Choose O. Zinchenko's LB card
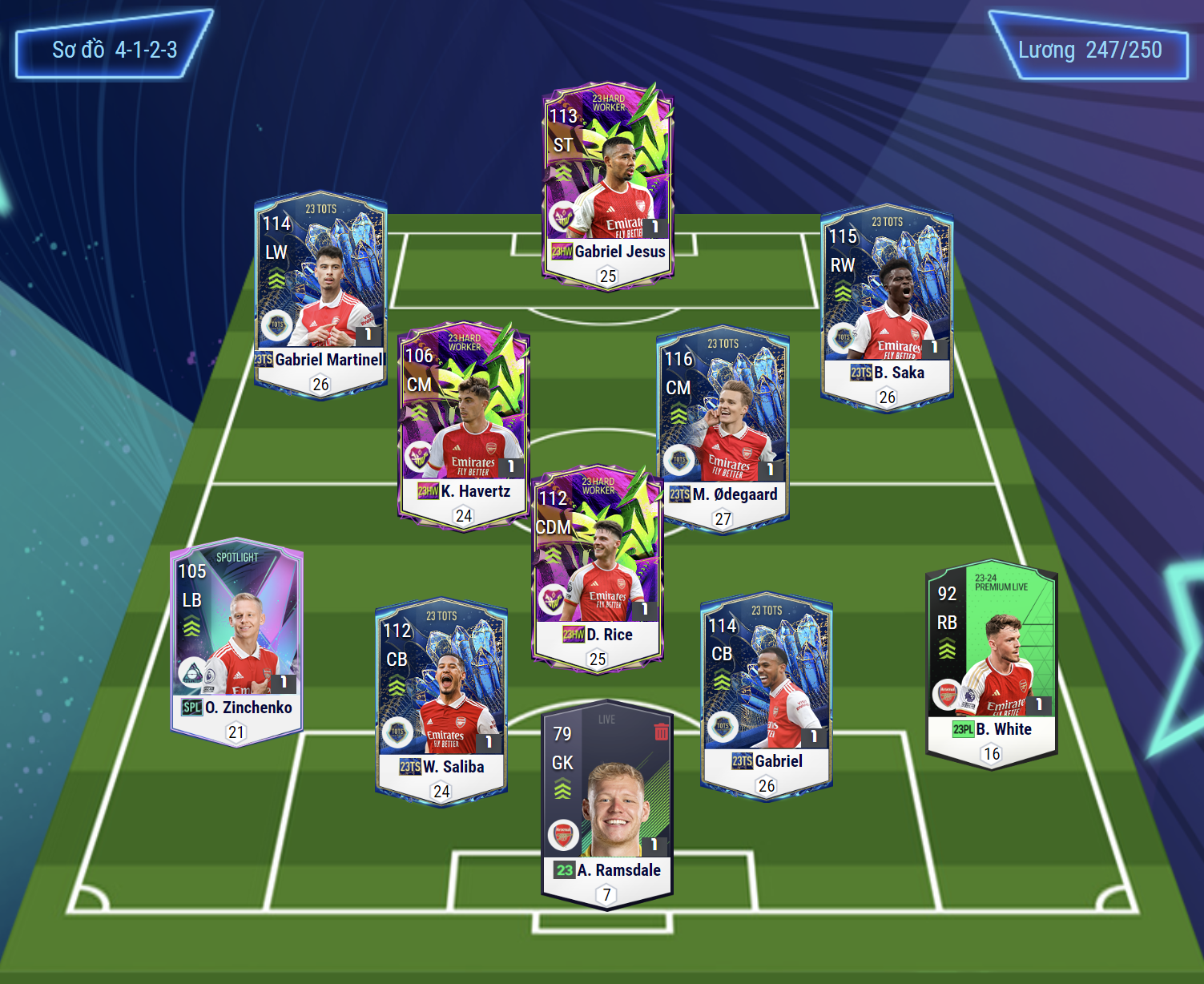The height and width of the screenshot is (984, 1204). 236,641
